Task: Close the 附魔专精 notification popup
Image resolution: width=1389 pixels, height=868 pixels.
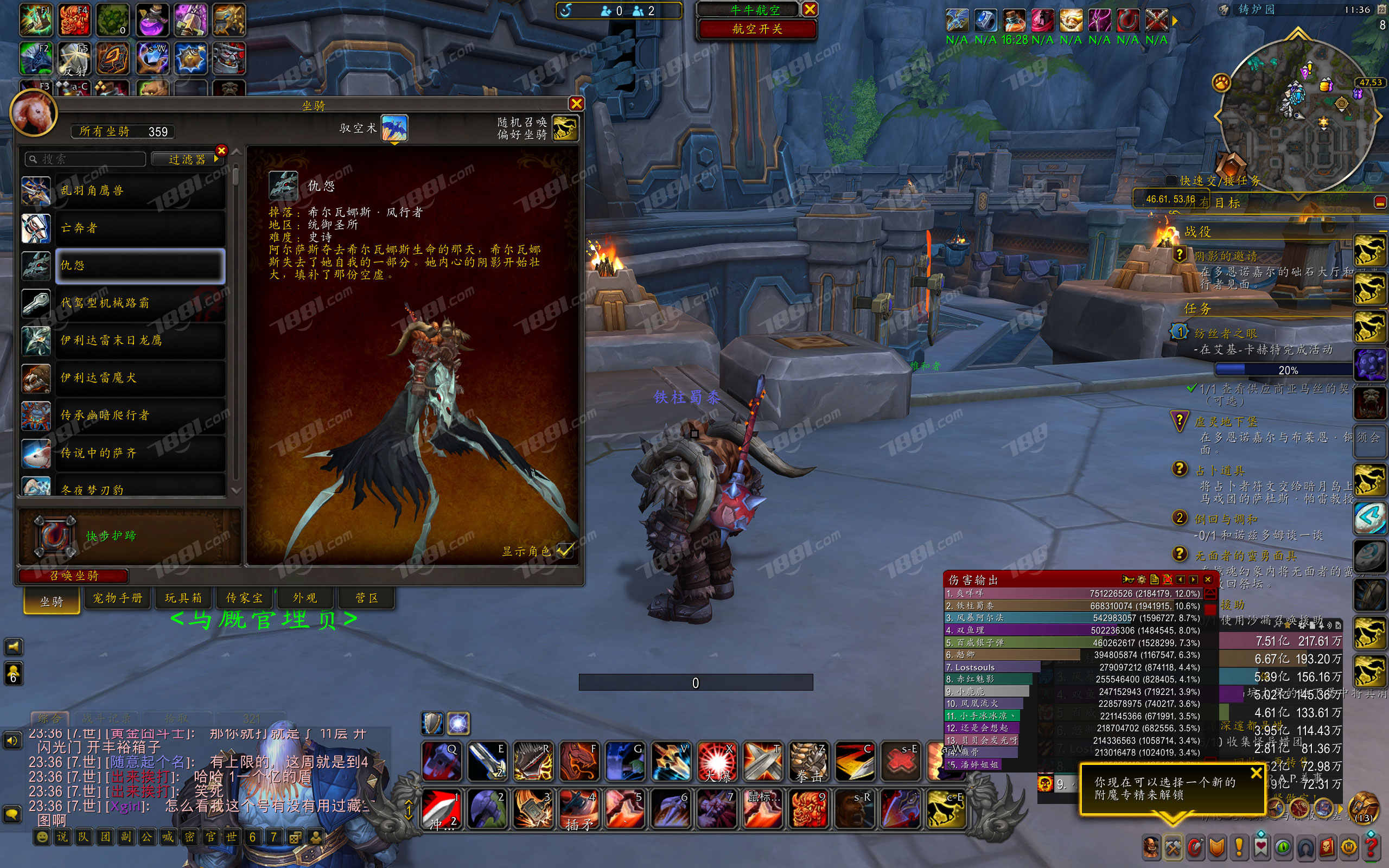Action: pyautogui.click(x=1256, y=773)
